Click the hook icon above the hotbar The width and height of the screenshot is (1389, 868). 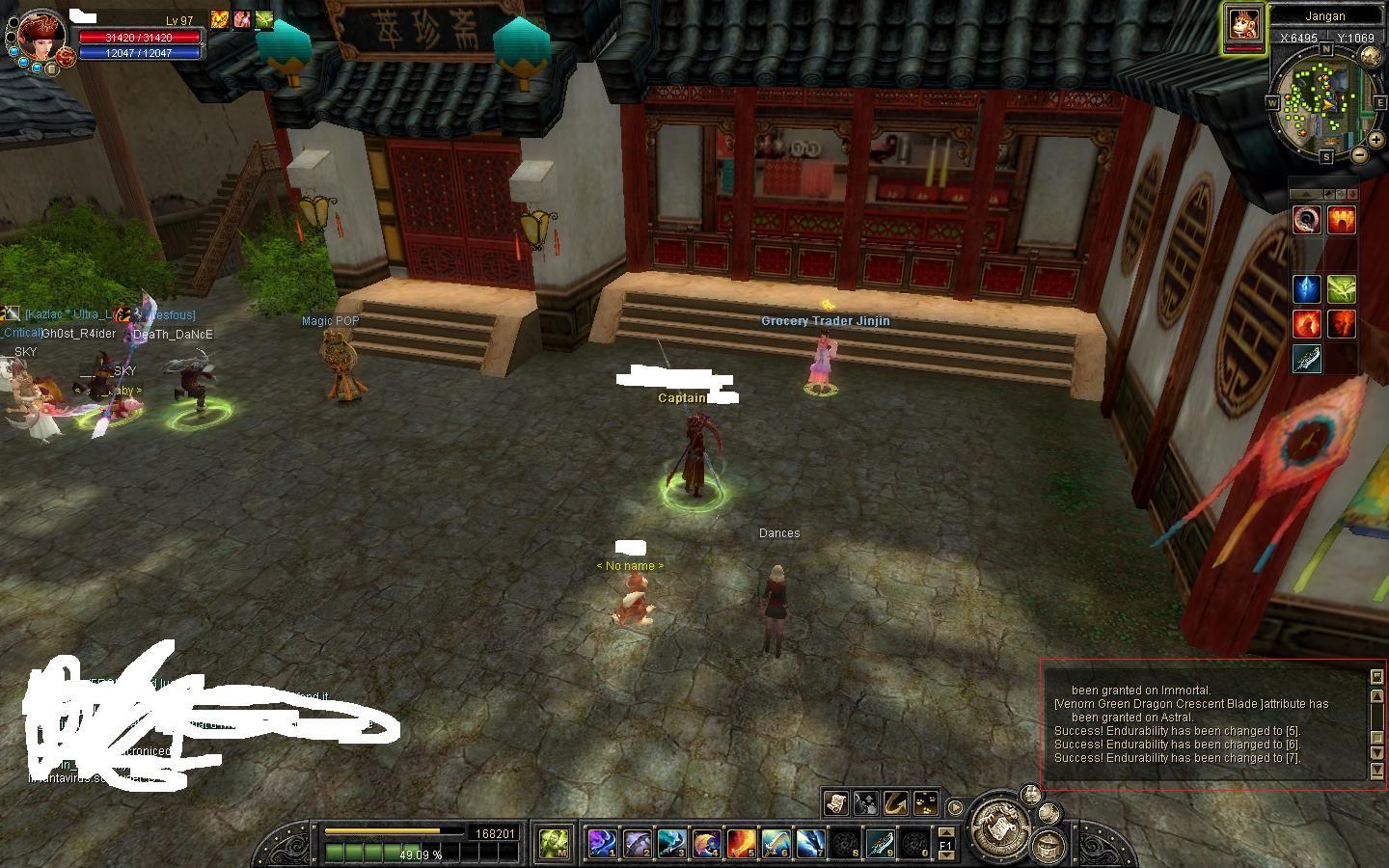click(x=895, y=802)
